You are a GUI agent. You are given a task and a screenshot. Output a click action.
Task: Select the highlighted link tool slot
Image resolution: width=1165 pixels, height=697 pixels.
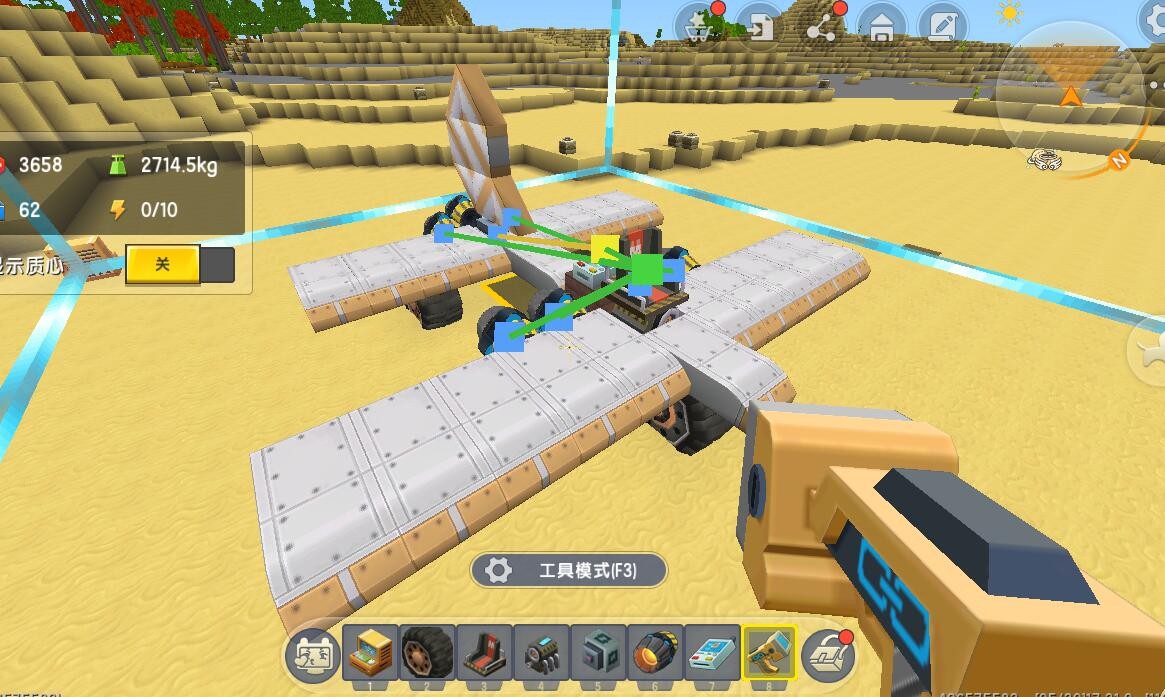770,654
